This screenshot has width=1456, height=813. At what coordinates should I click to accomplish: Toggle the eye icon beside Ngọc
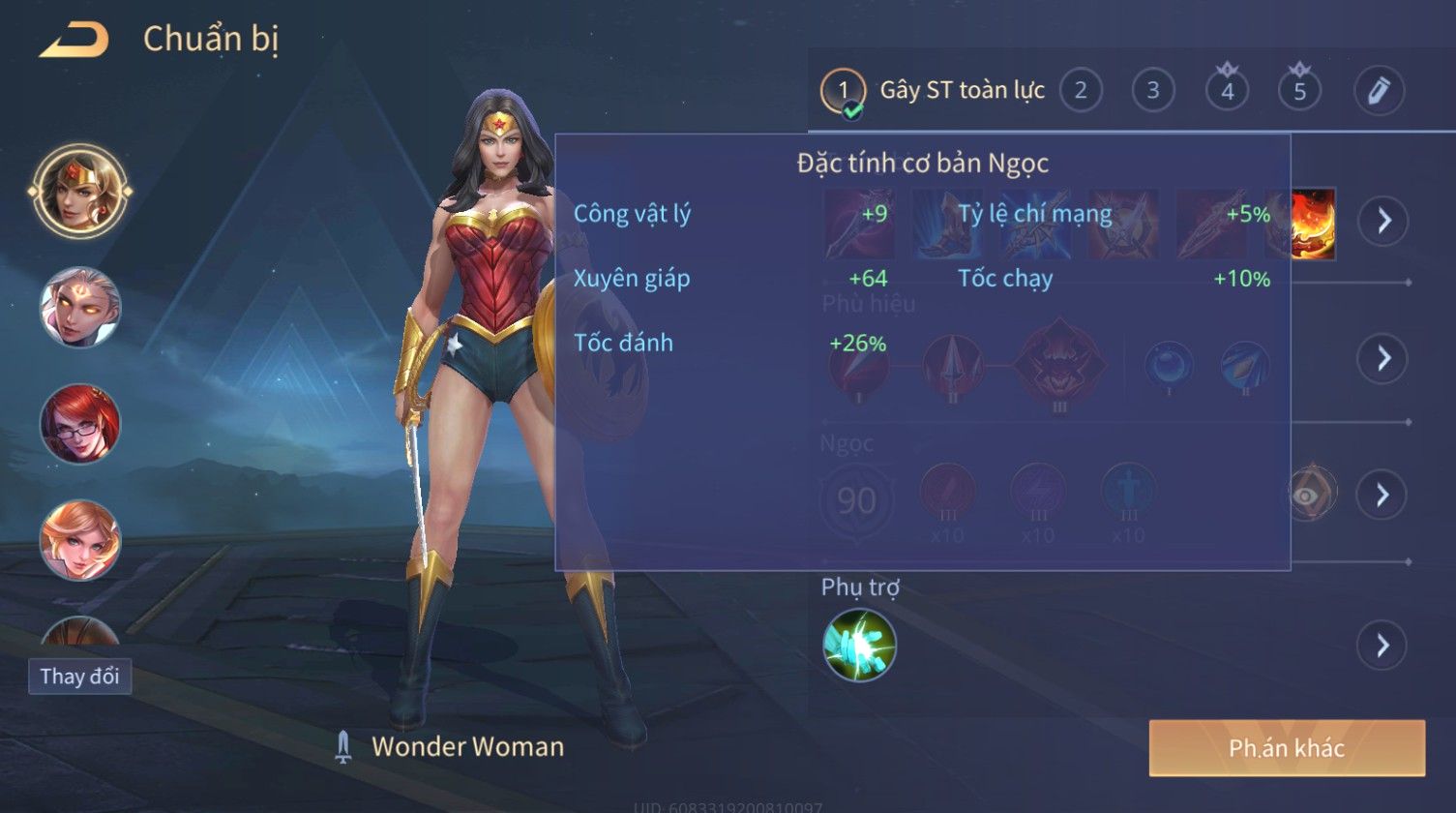[x=1314, y=495]
